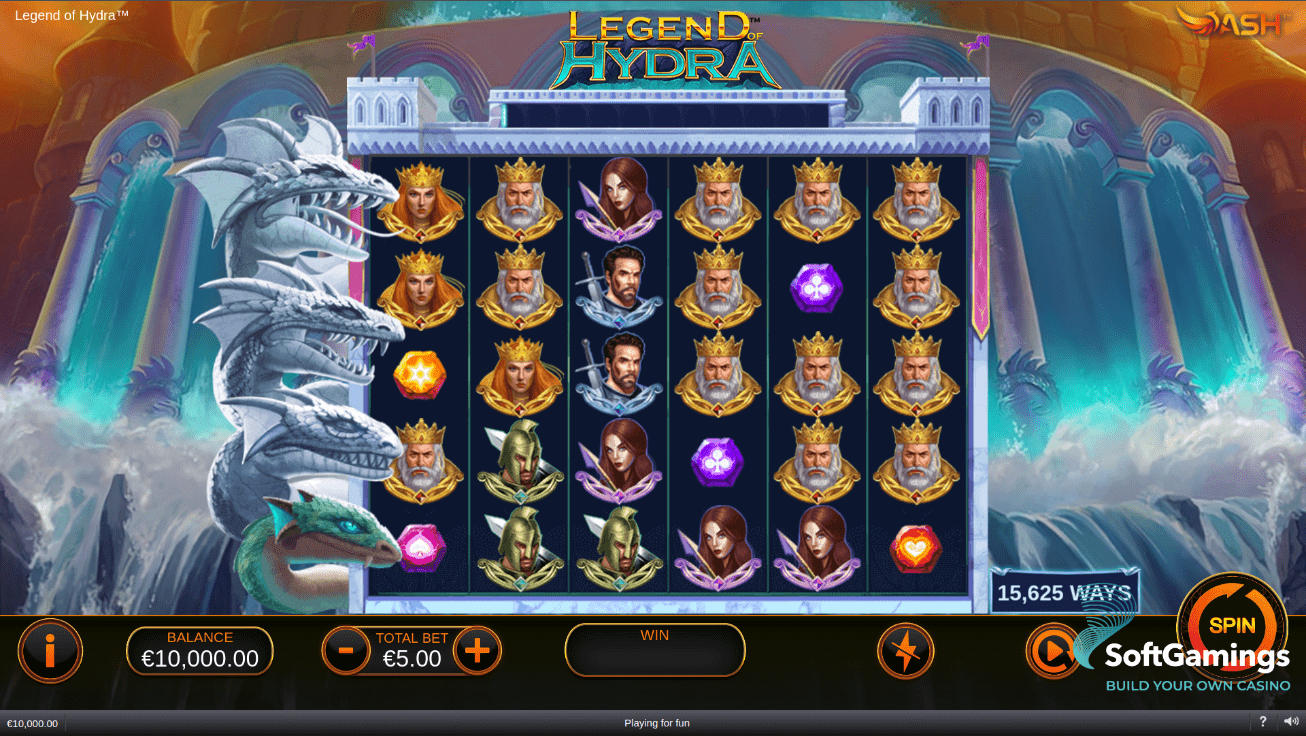Toggle quick spin lightning bolt
This screenshot has height=736, width=1306.
pos(905,650)
